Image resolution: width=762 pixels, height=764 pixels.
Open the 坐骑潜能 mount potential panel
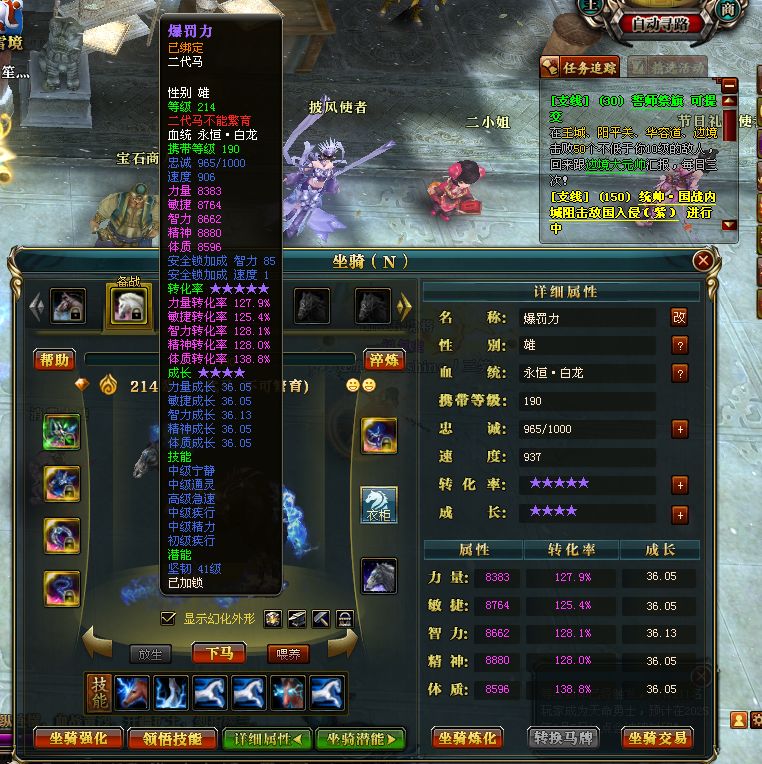(360, 739)
